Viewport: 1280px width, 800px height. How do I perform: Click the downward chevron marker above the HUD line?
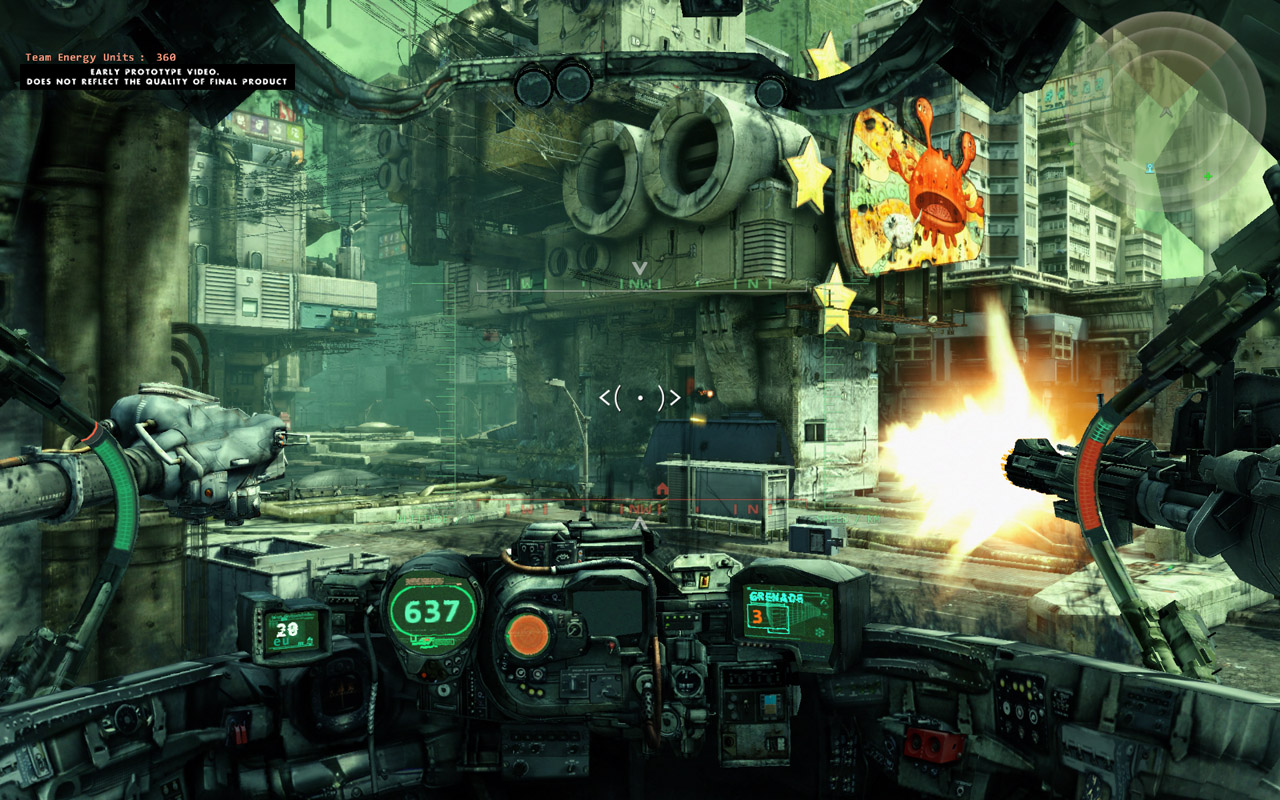(x=640, y=270)
